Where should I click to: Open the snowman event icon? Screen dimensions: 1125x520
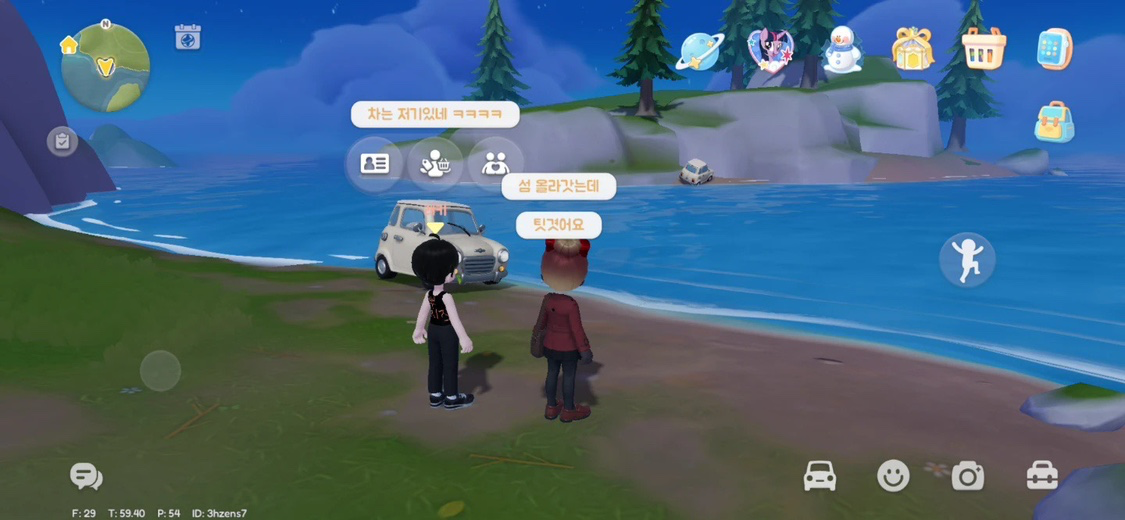click(842, 49)
